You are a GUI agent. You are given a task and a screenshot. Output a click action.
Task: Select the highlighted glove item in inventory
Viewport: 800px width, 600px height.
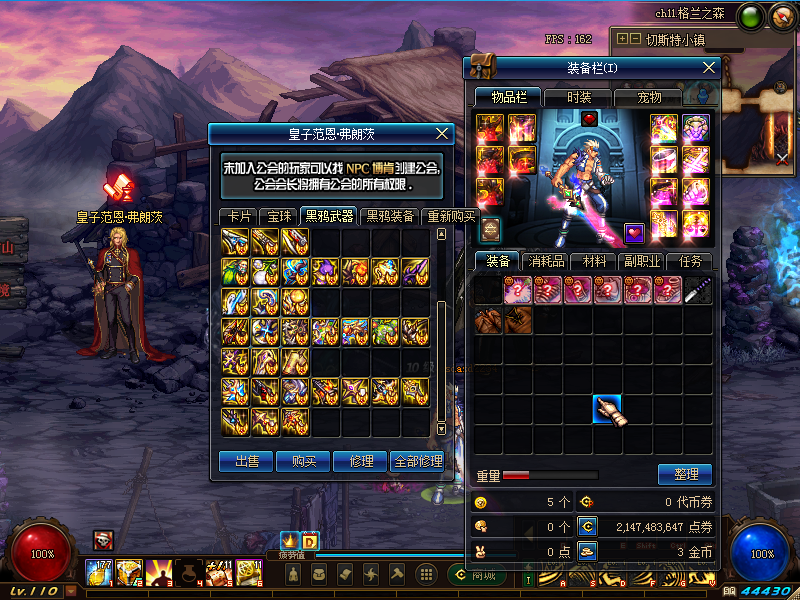[x=608, y=409]
